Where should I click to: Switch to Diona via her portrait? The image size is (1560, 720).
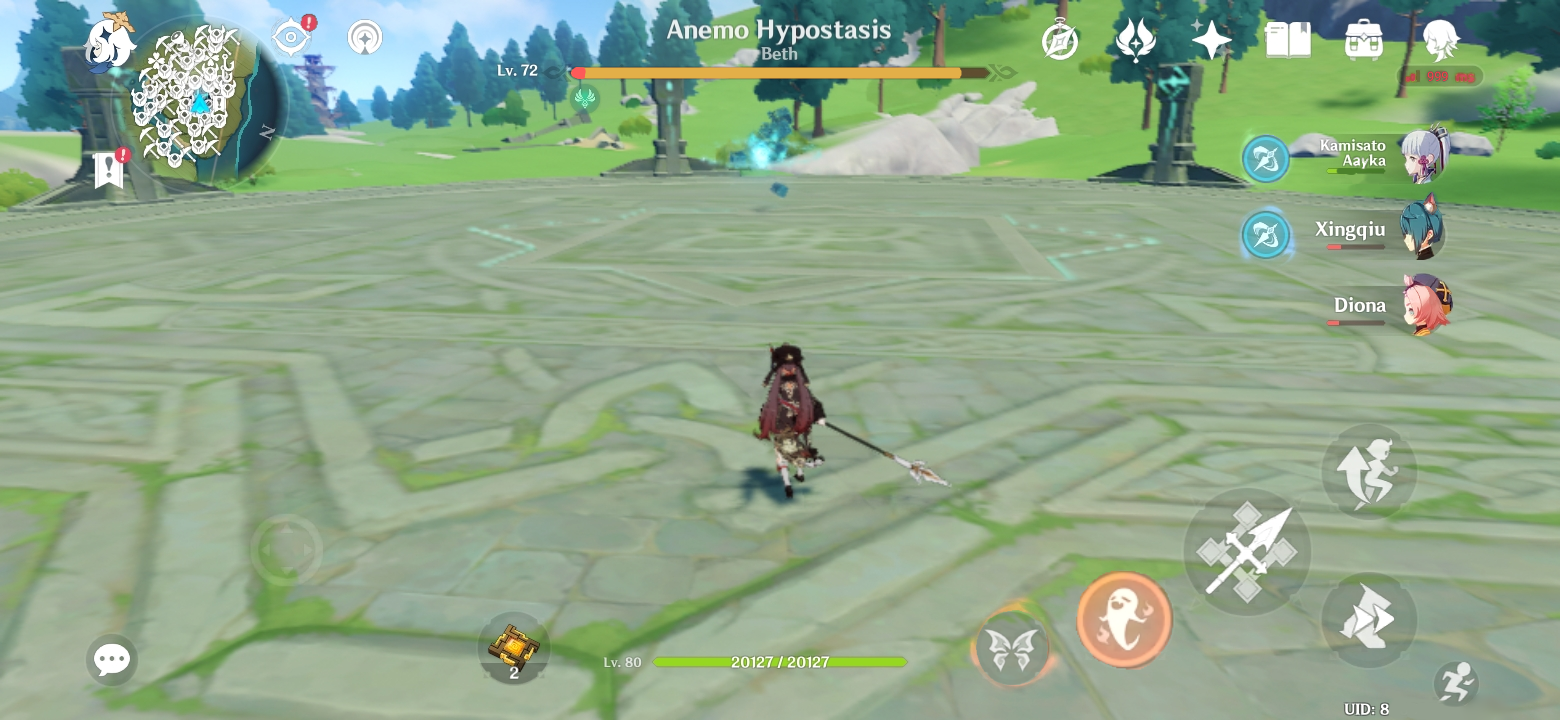point(1425,305)
